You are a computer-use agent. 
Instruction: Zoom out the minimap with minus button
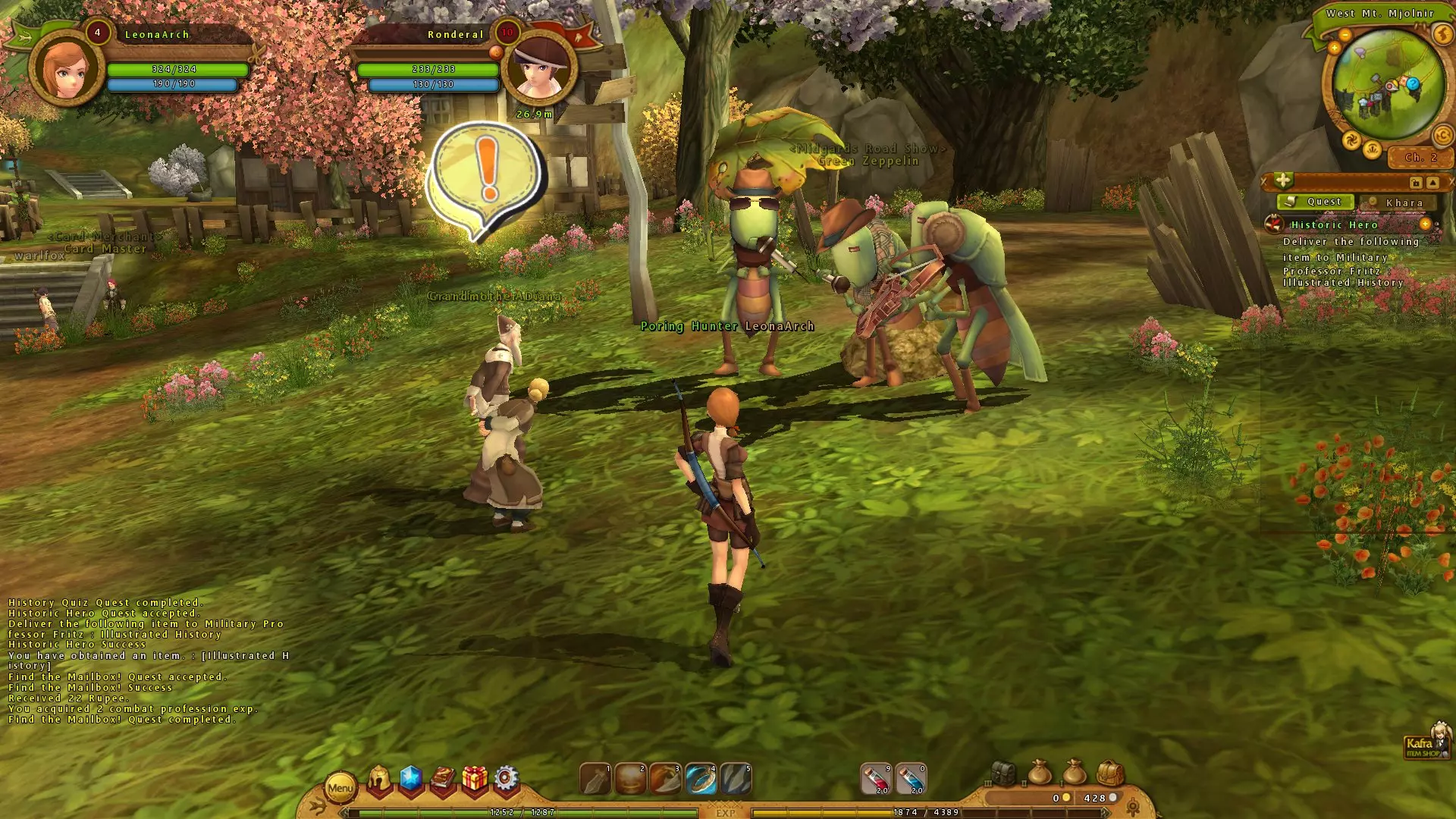tap(1345, 35)
